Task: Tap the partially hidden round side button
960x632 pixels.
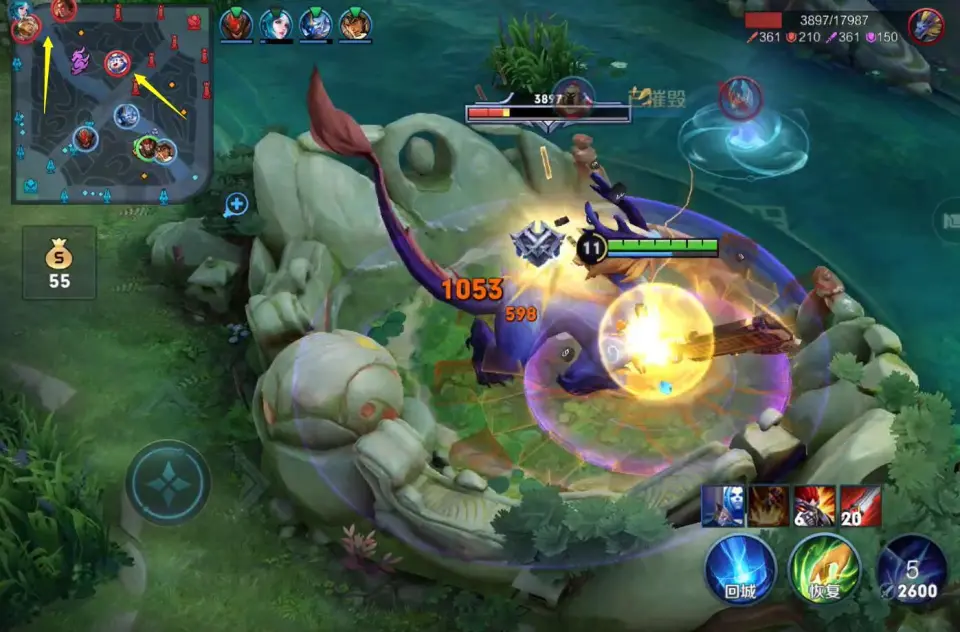Action: click(947, 220)
